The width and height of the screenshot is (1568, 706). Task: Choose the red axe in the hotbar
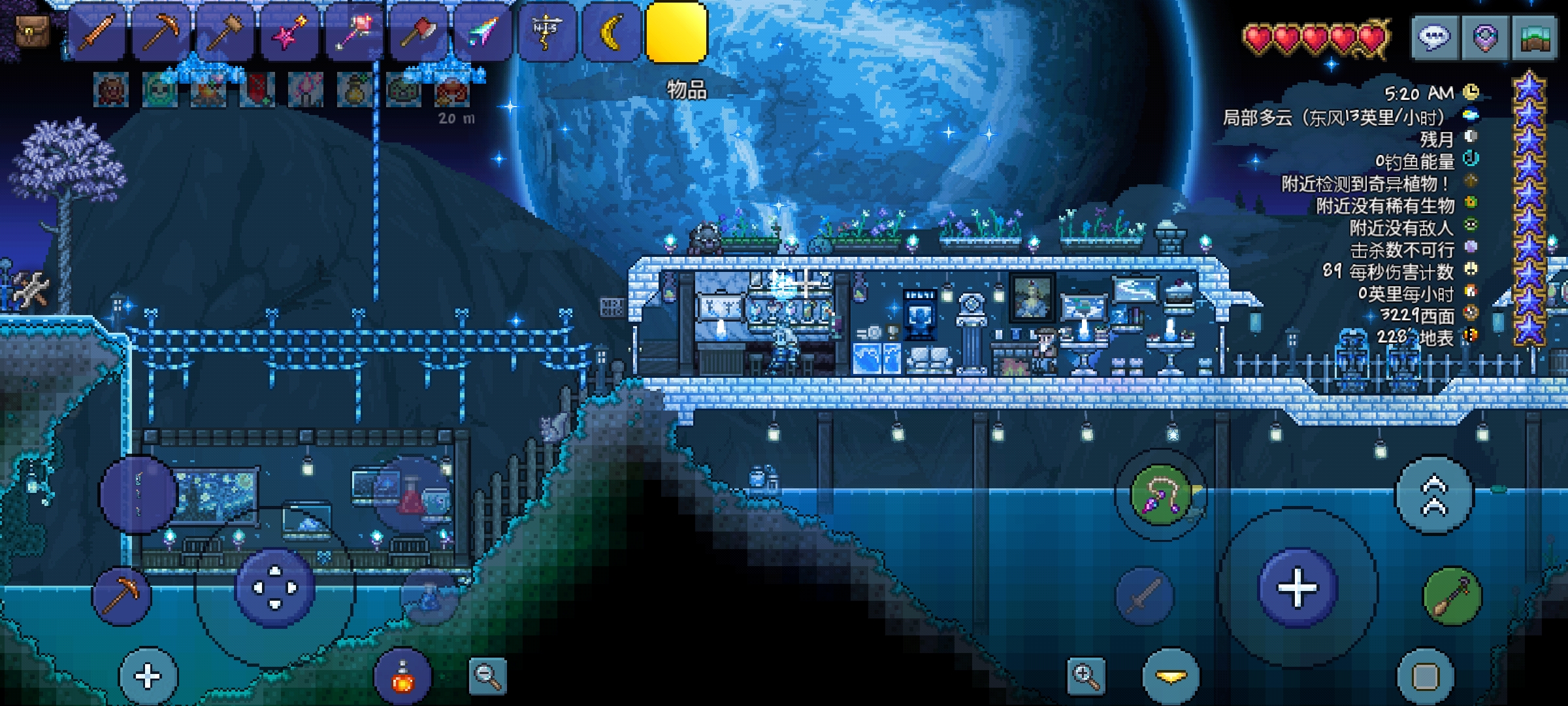point(417,31)
